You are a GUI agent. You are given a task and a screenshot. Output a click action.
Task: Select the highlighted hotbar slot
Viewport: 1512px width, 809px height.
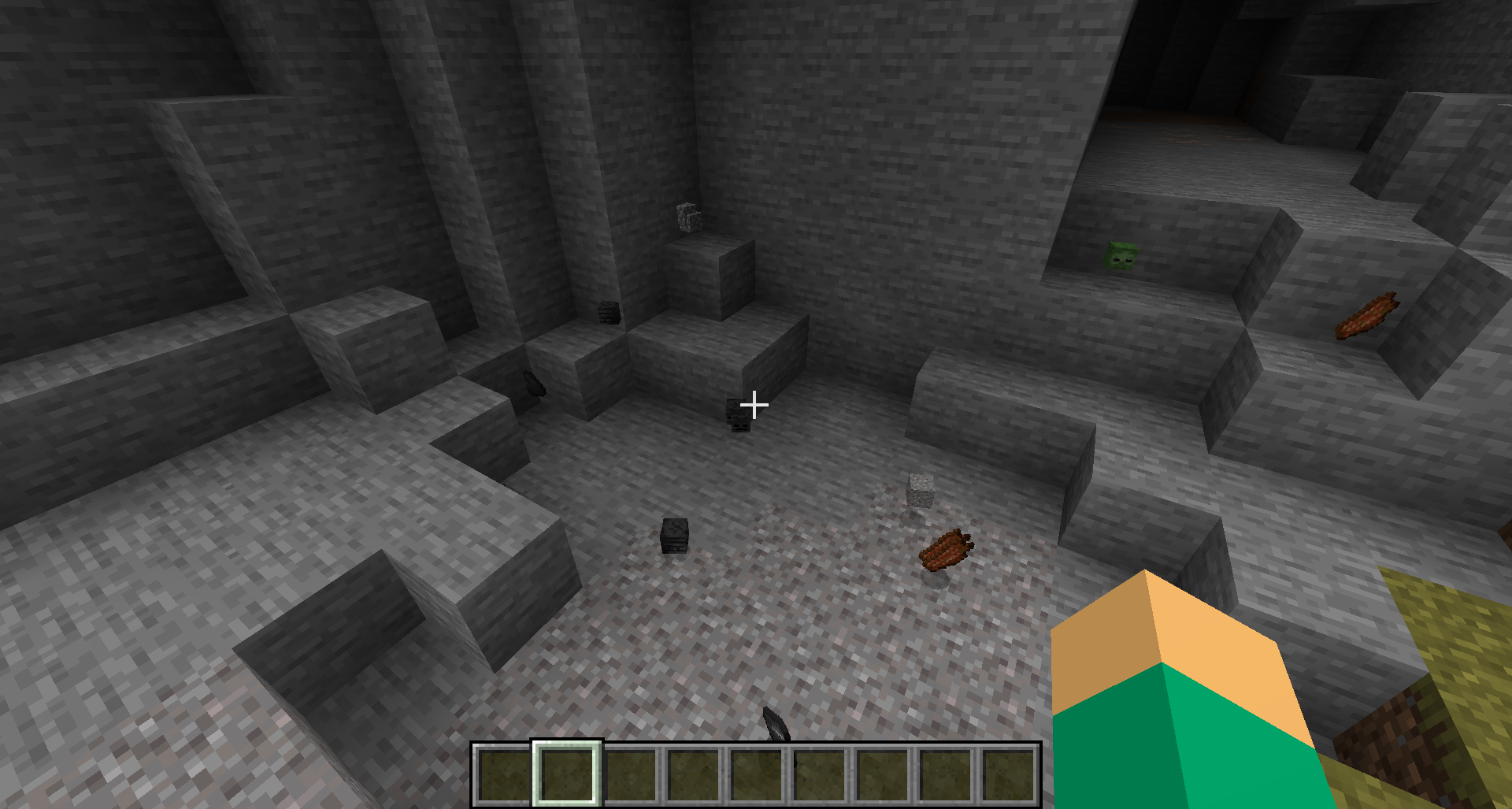point(567,774)
